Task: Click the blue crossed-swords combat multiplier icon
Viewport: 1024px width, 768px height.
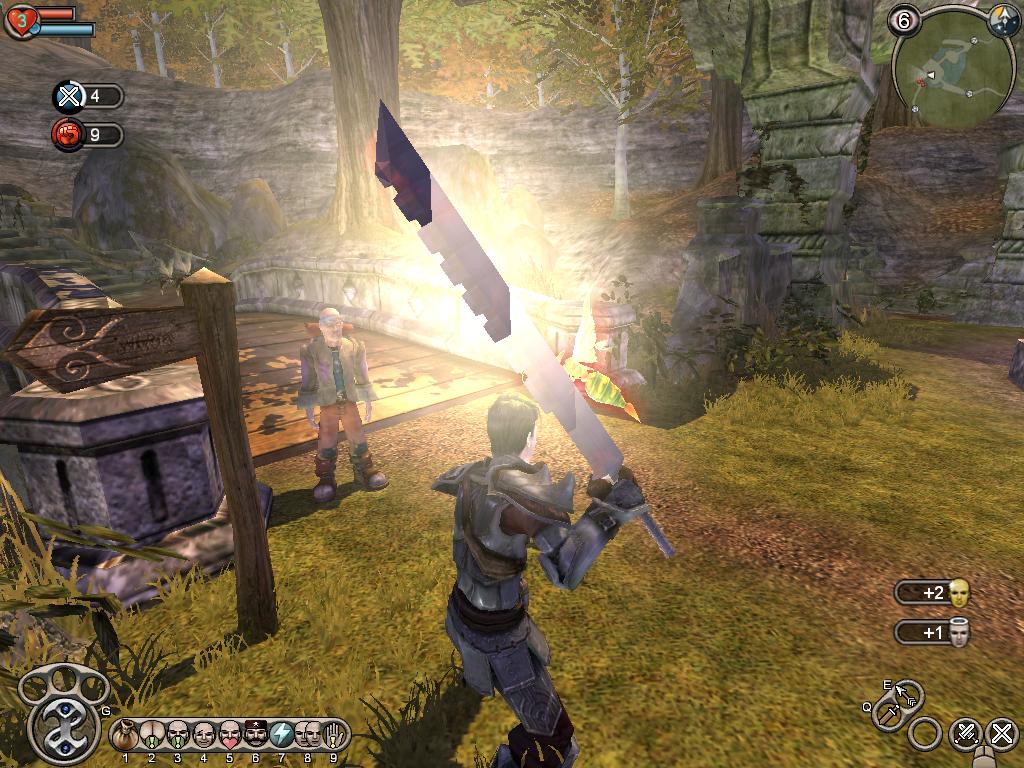Action: [68, 97]
